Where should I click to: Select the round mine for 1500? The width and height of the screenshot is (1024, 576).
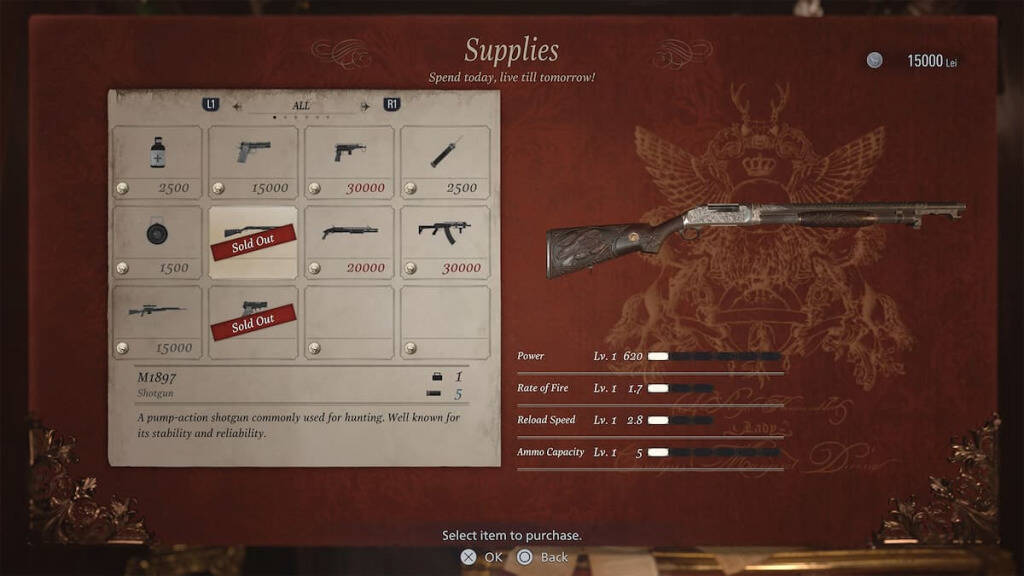click(x=157, y=241)
